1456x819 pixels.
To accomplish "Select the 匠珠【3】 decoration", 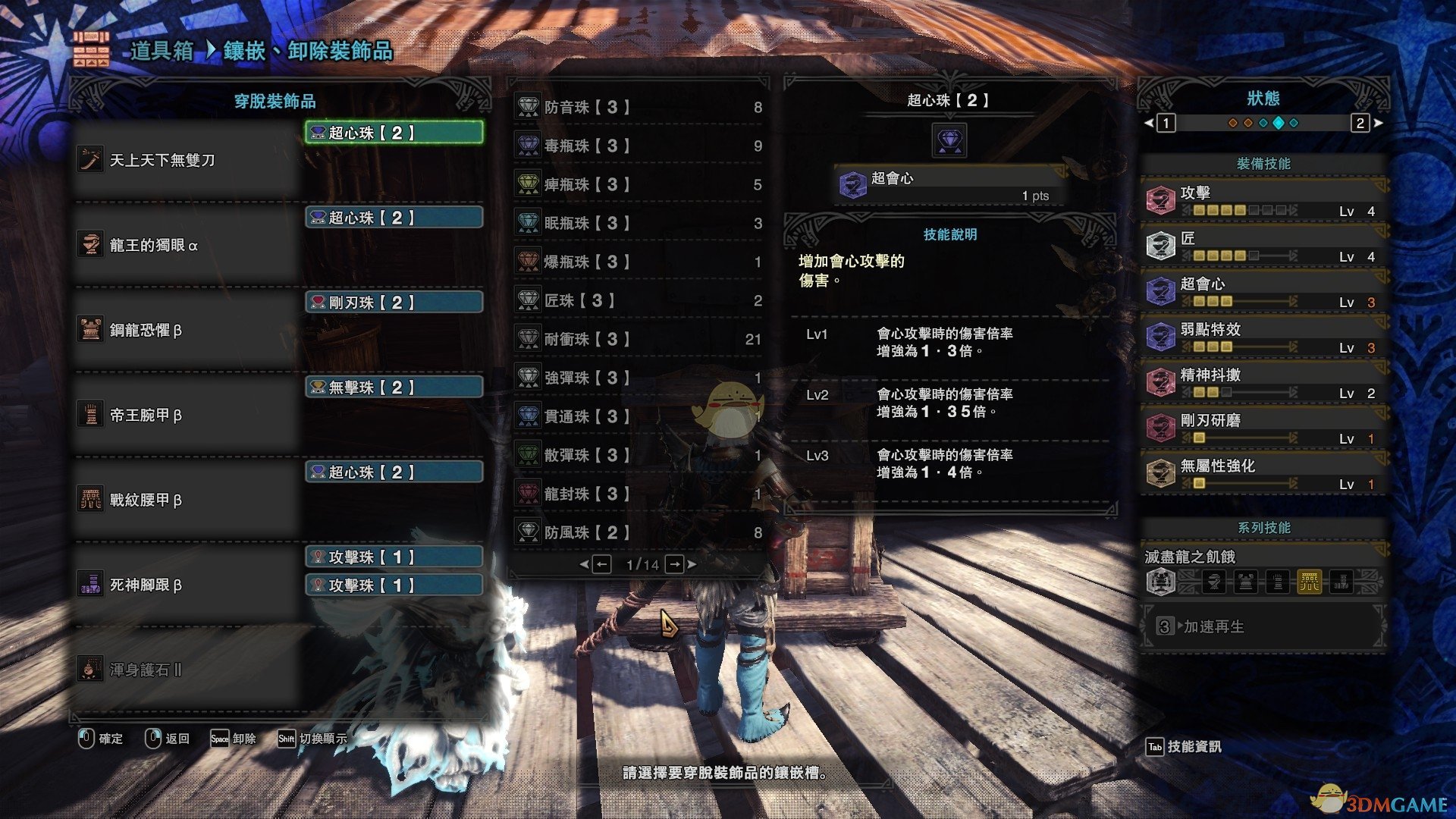I will point(639,300).
